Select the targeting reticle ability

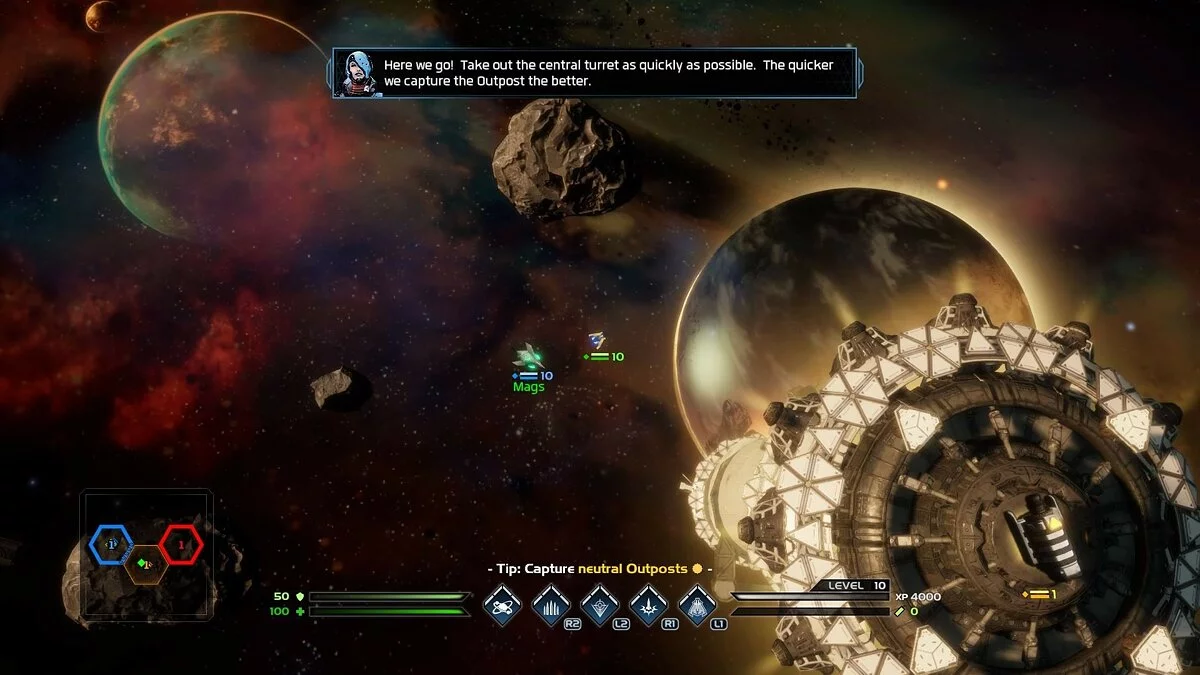tap(600, 604)
